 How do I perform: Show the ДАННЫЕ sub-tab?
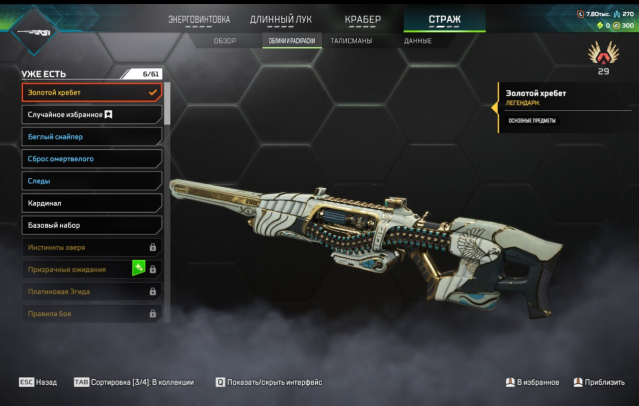click(x=418, y=41)
